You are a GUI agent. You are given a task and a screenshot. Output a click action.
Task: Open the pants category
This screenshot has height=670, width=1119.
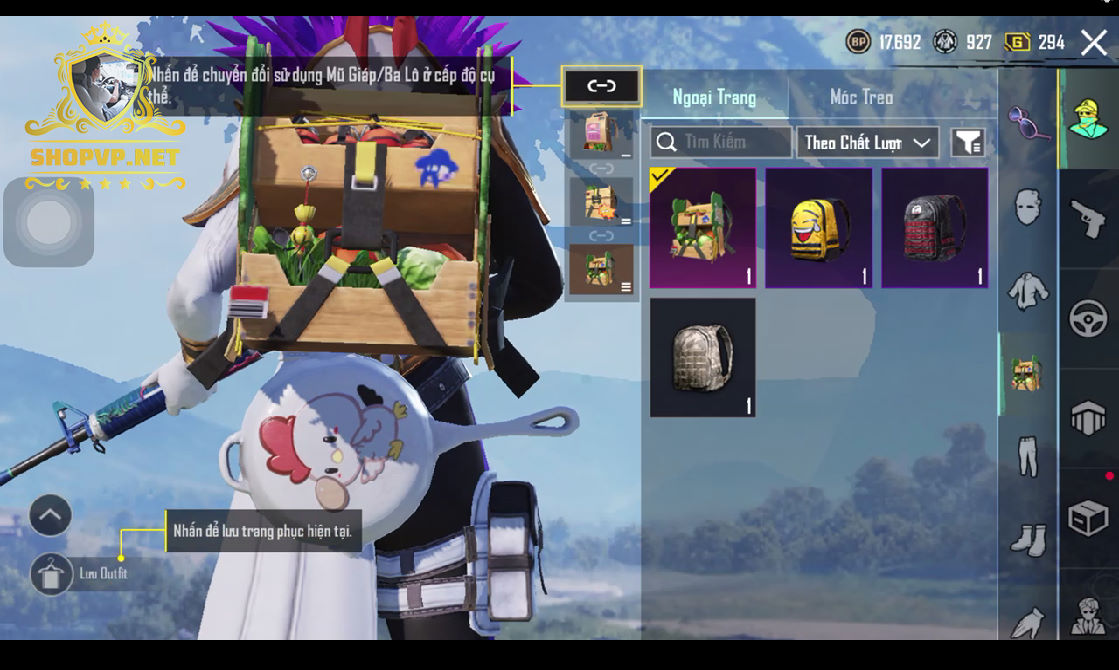pyautogui.click(x=1028, y=457)
